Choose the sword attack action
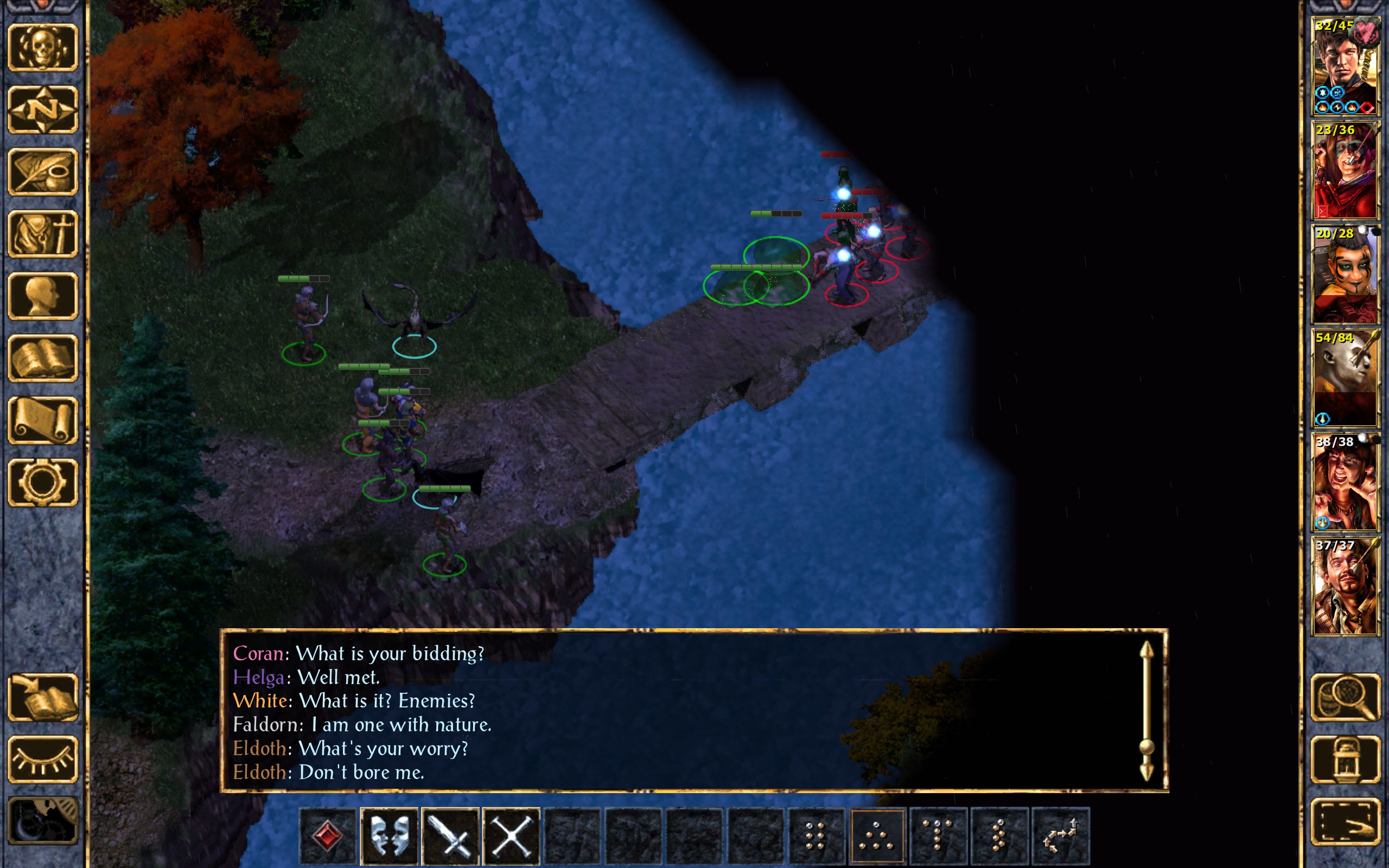Image resolution: width=1389 pixels, height=868 pixels. pyautogui.click(x=450, y=836)
